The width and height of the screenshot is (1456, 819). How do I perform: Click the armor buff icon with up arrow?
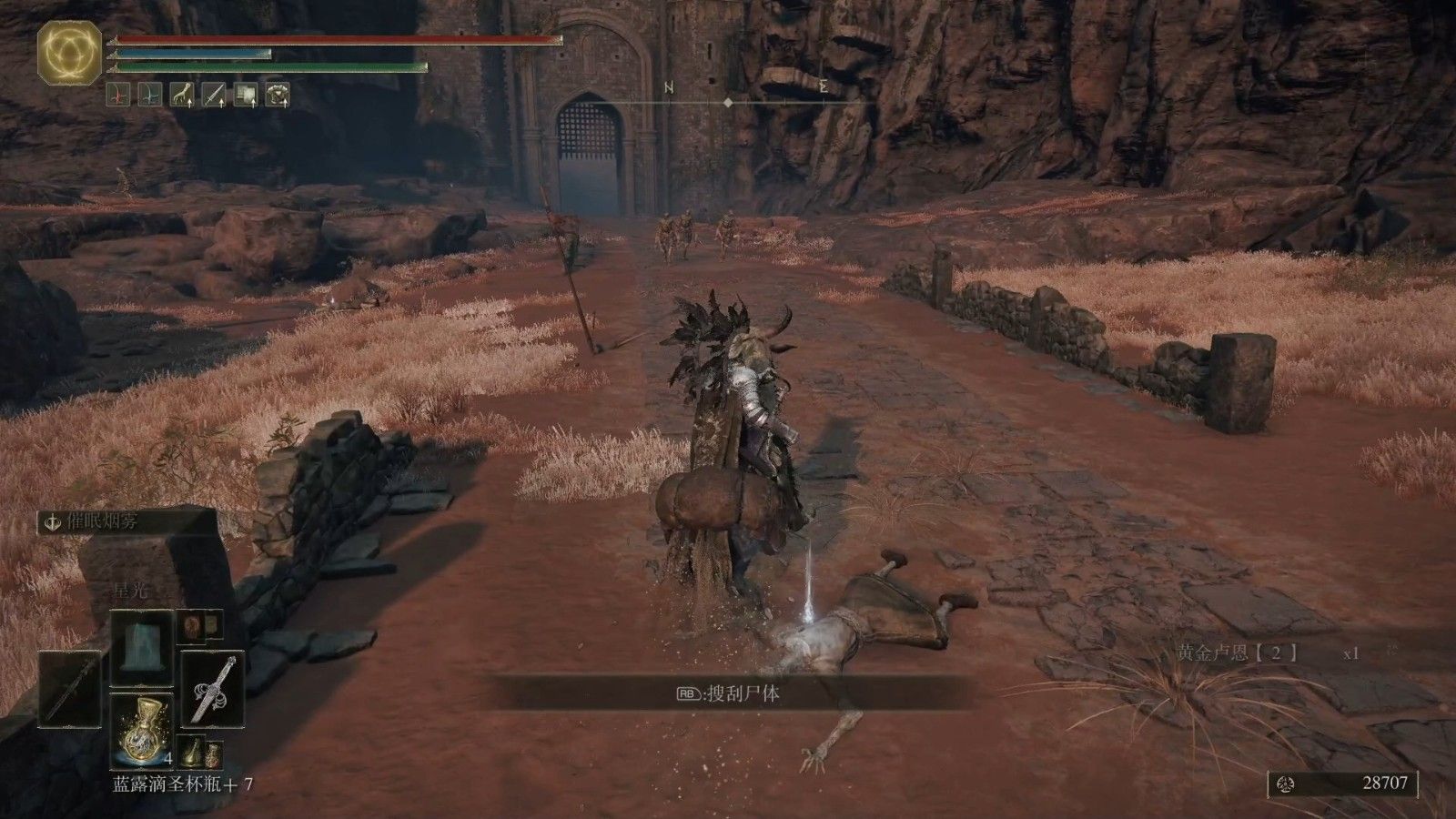(x=278, y=92)
